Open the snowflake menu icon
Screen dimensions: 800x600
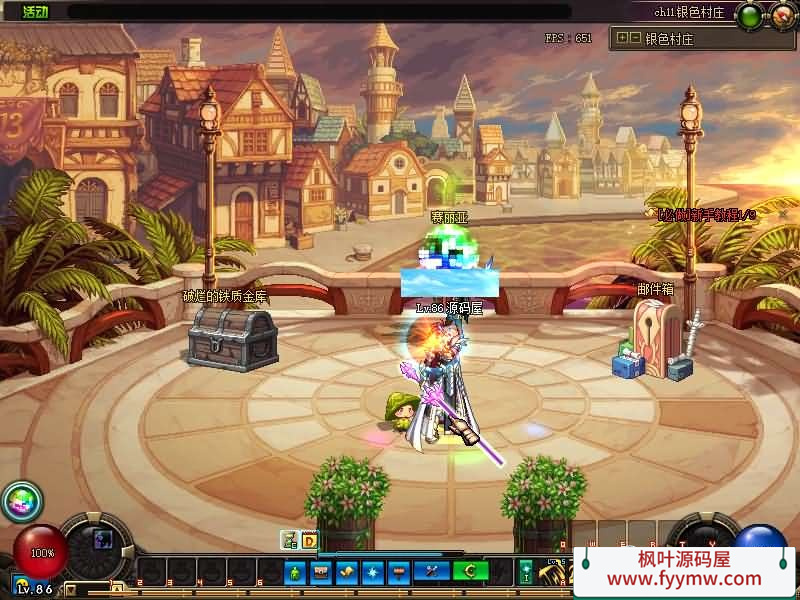click(x=373, y=572)
